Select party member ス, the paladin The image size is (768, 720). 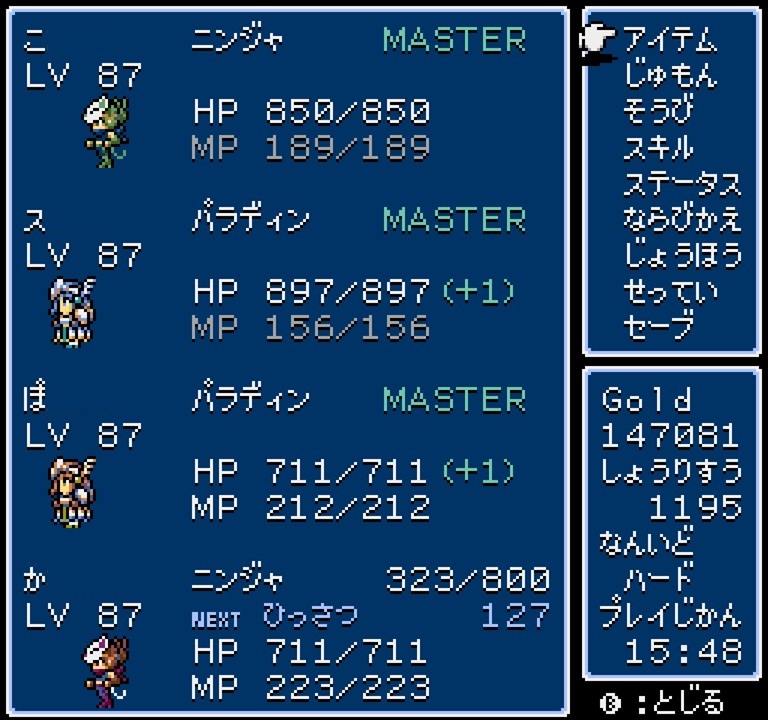click(x=72, y=308)
